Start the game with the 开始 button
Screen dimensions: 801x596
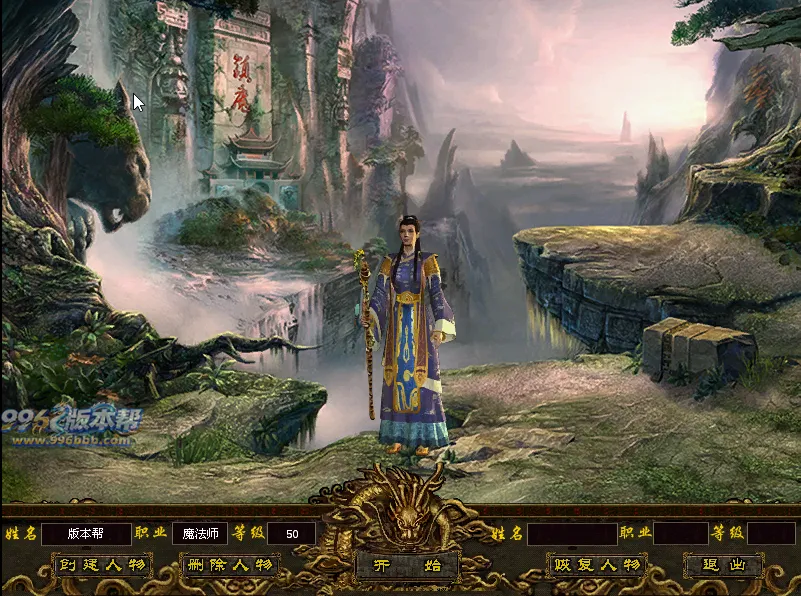tap(407, 566)
